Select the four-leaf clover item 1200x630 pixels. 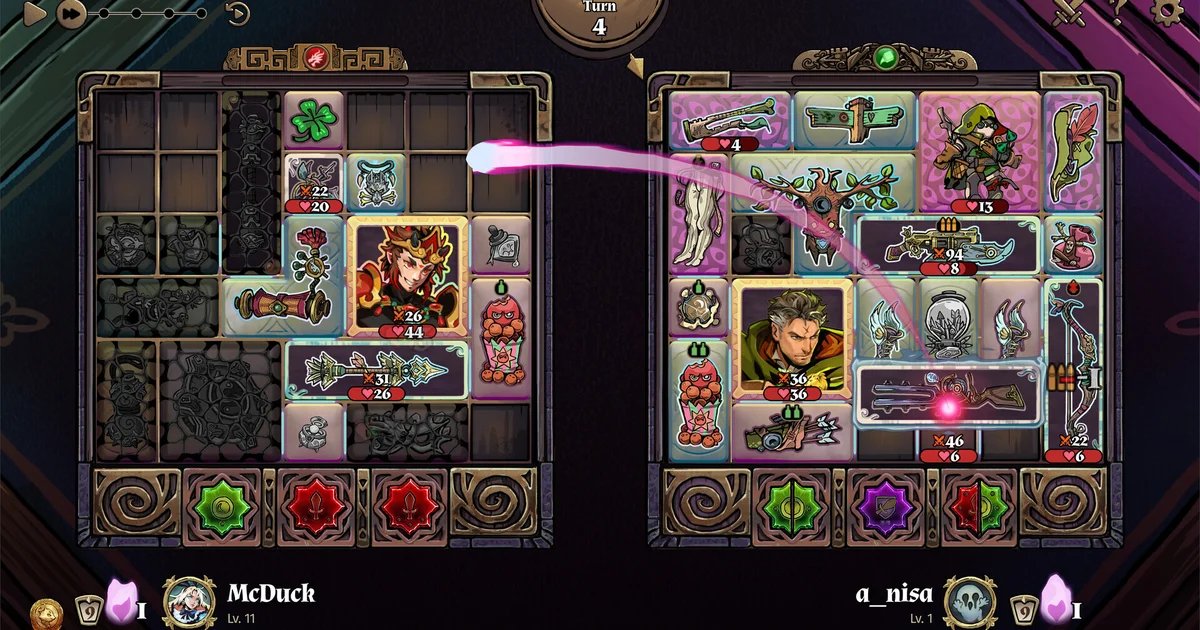pos(314,122)
